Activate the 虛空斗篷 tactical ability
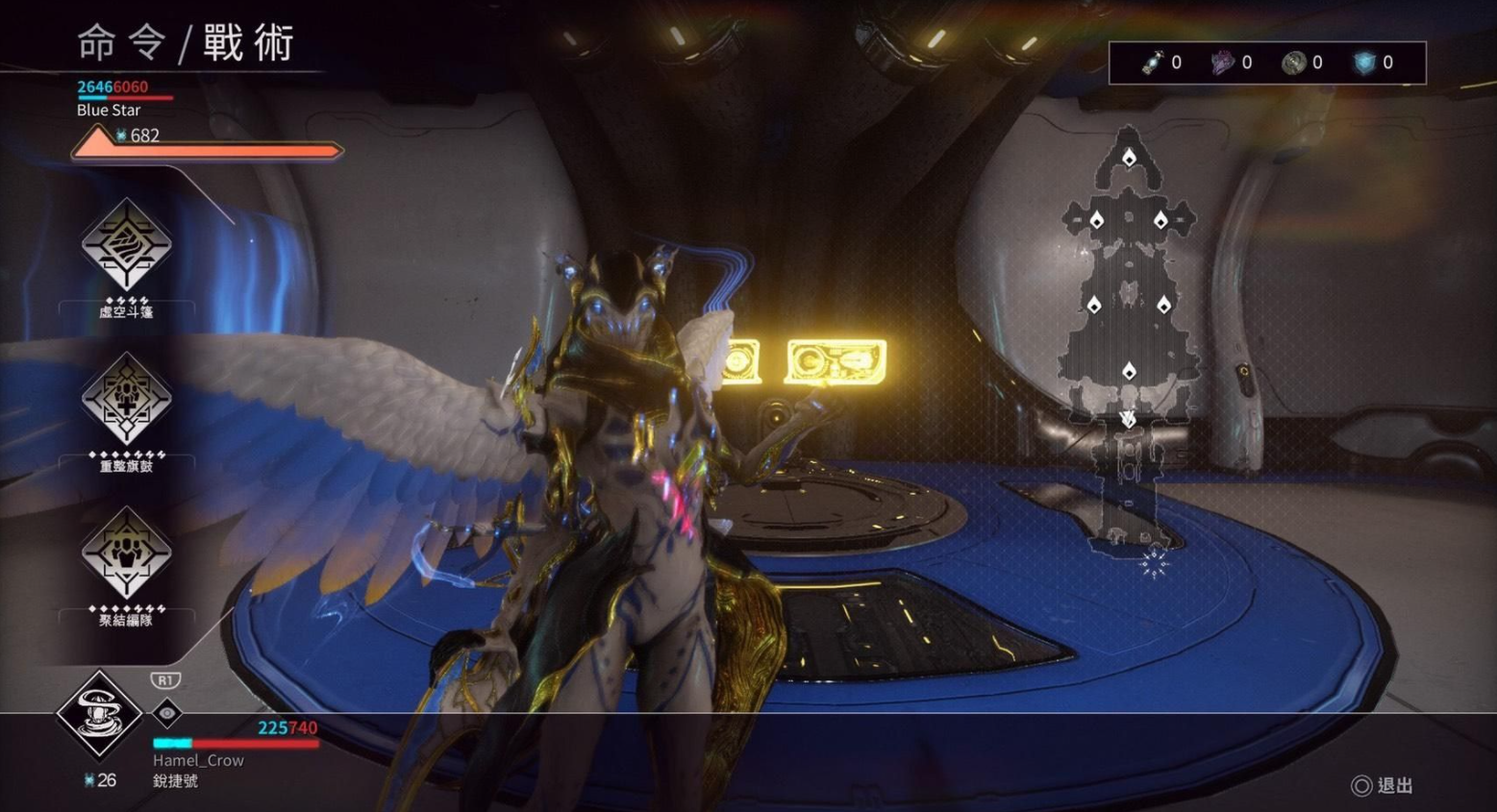This screenshot has width=1497, height=812. tap(126, 245)
